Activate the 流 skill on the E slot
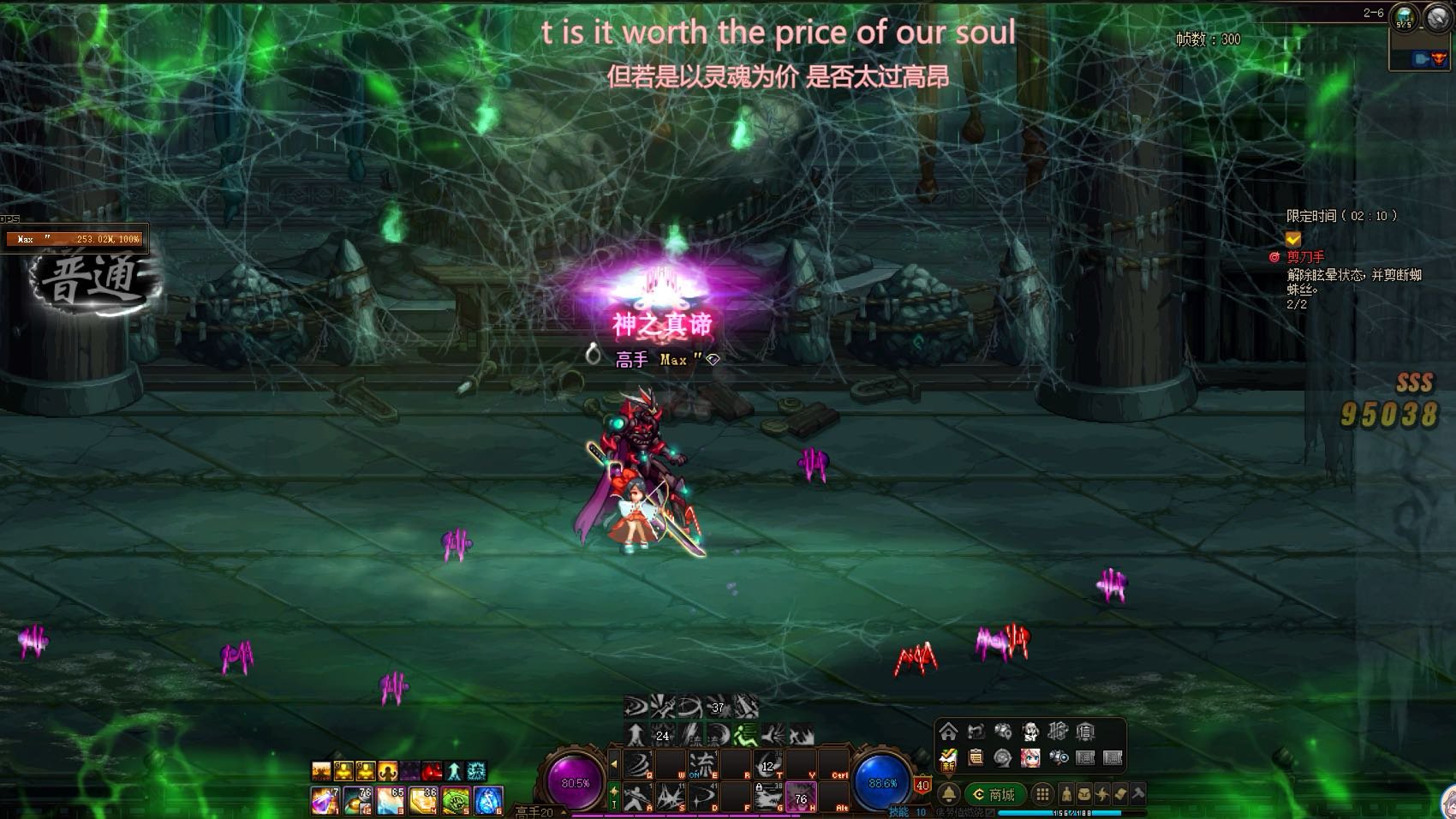Viewport: 1456px width, 819px height. [701, 762]
